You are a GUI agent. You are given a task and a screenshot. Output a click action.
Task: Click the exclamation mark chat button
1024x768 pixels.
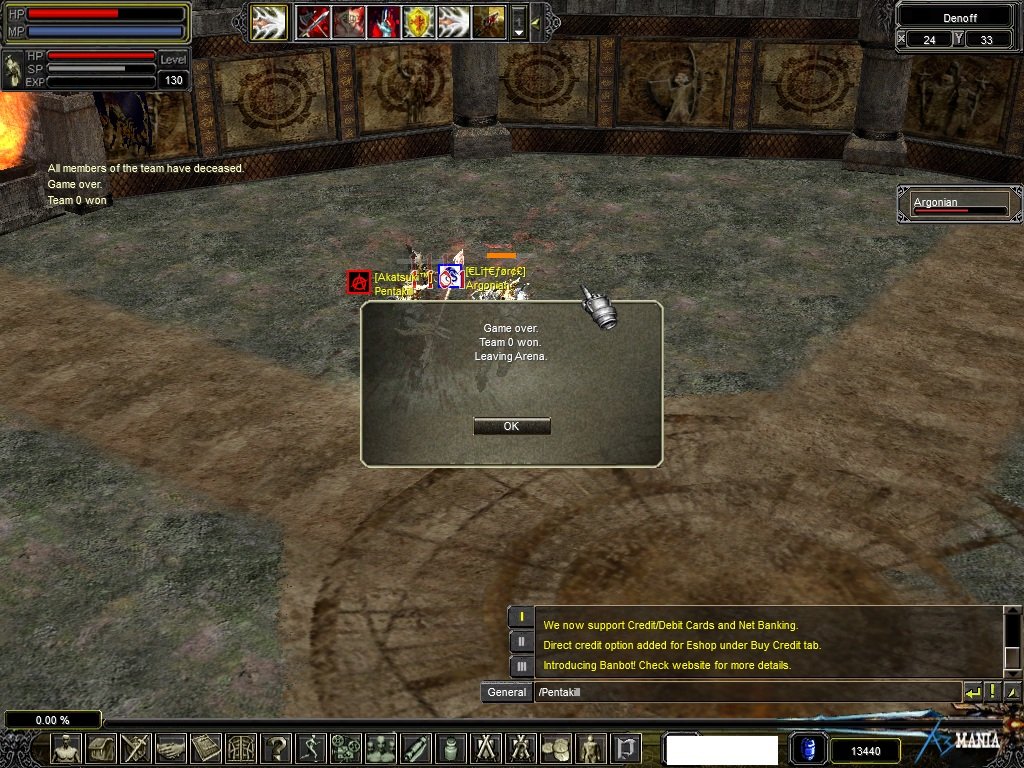992,692
